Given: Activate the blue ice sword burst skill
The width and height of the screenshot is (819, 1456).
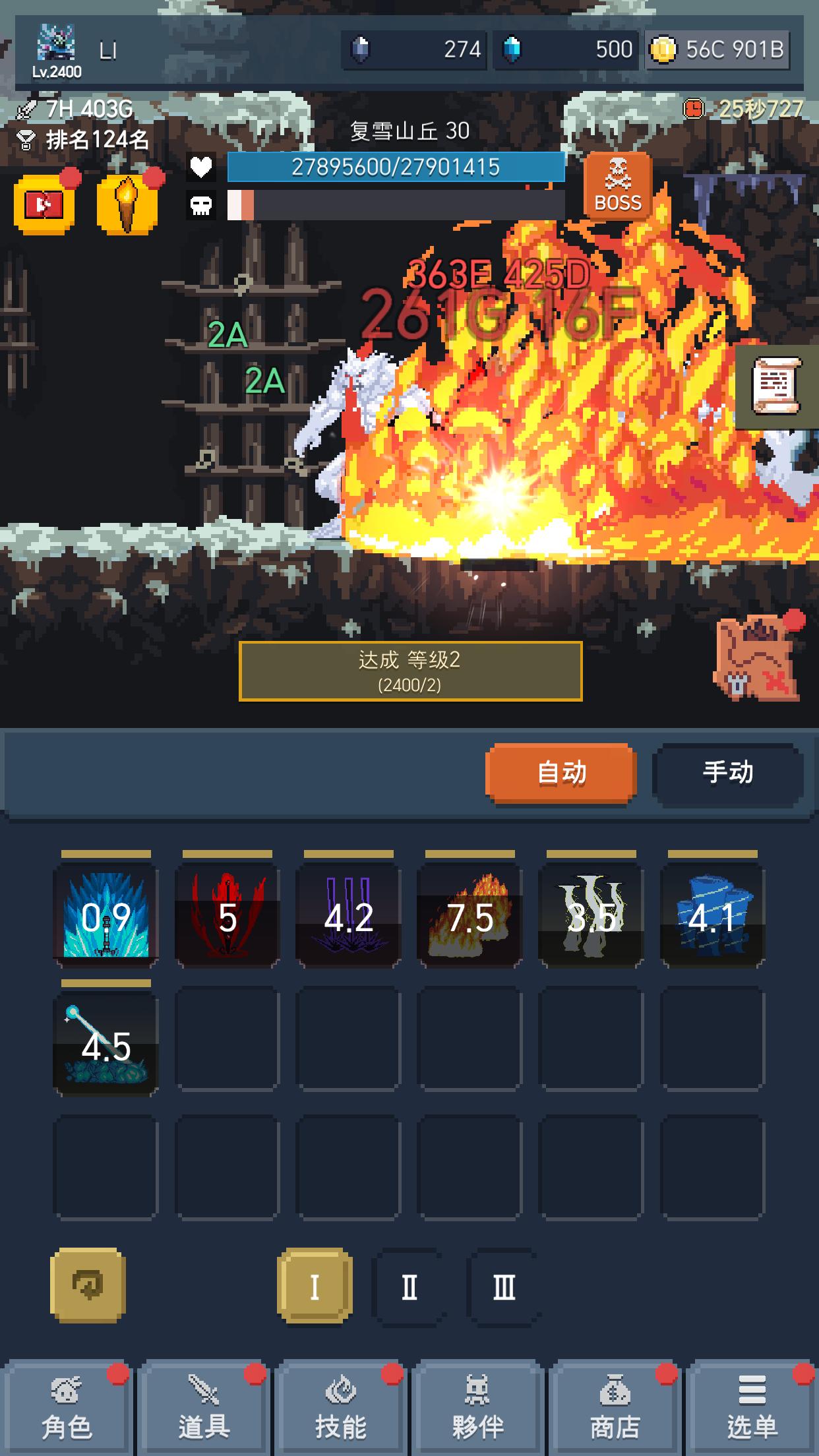Looking at the screenshot, I should [106, 916].
